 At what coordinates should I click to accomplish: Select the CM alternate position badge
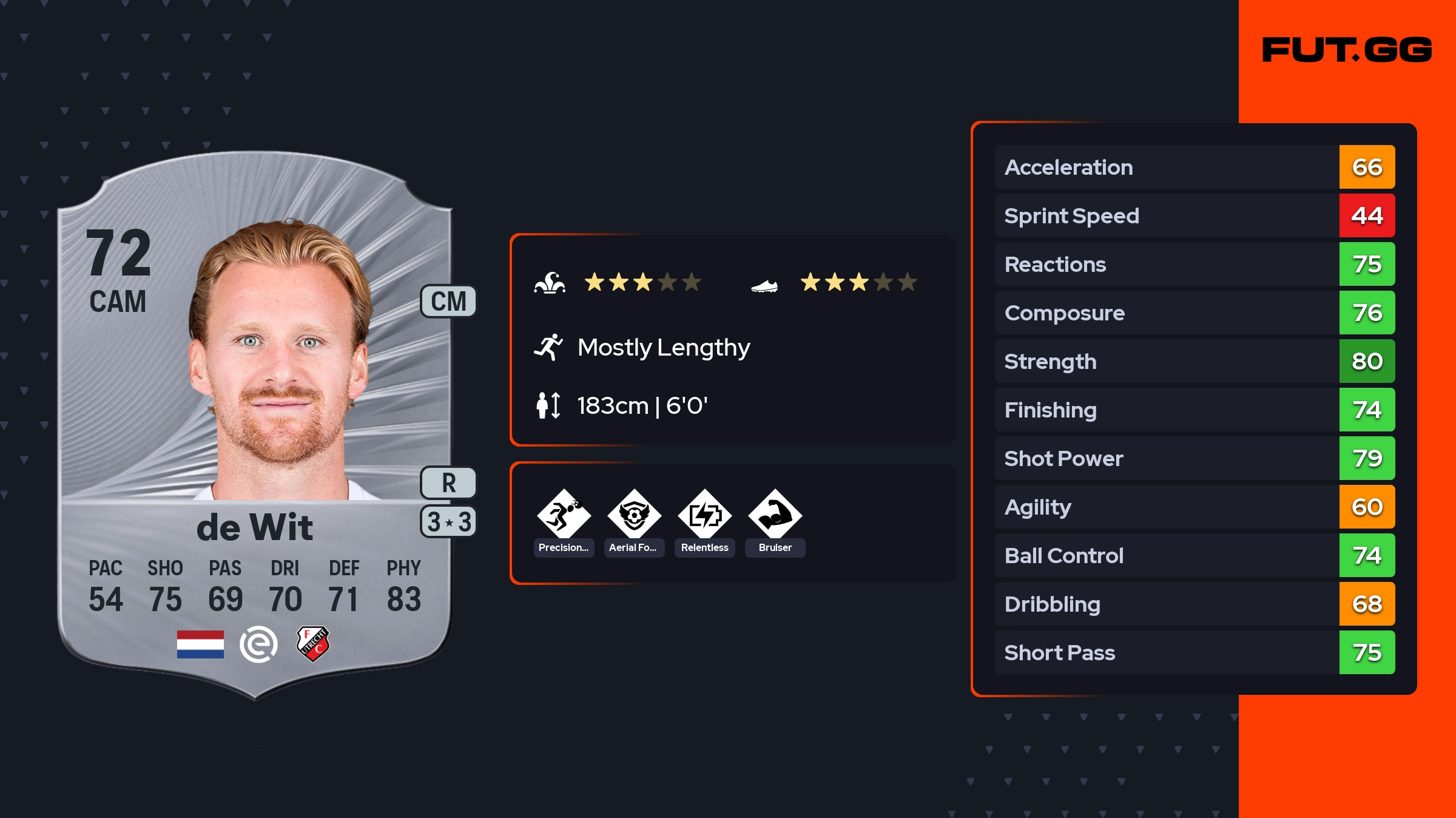tap(448, 301)
